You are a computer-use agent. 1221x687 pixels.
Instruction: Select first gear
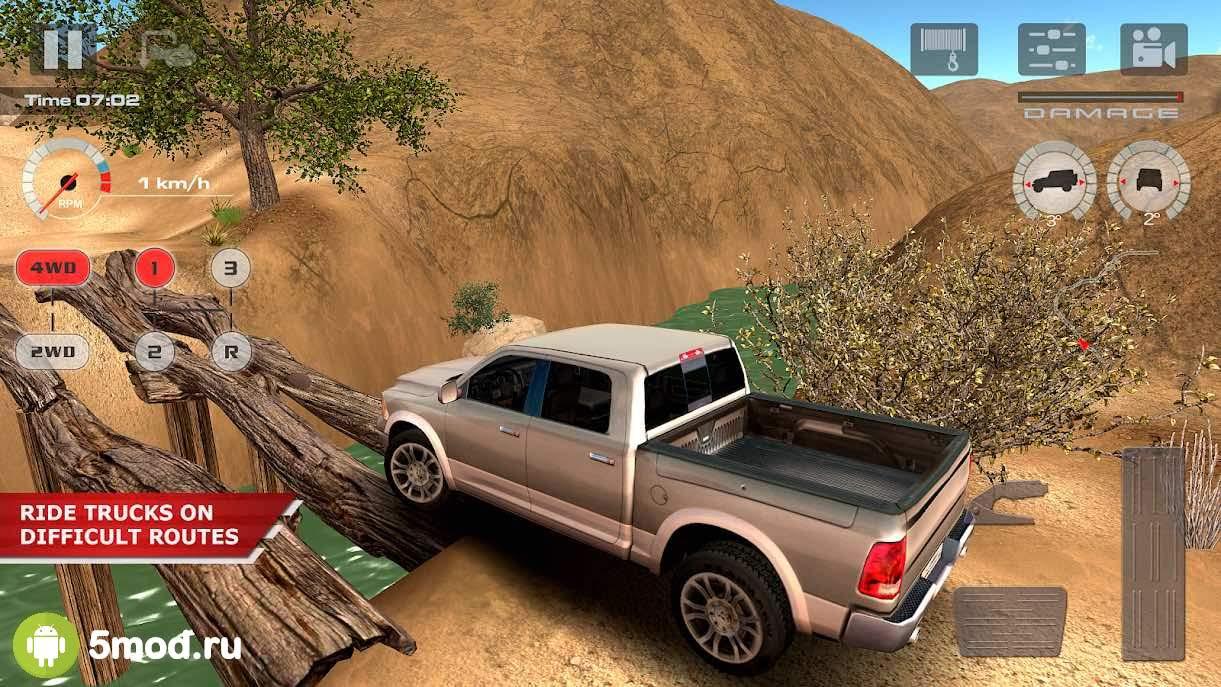(154, 268)
